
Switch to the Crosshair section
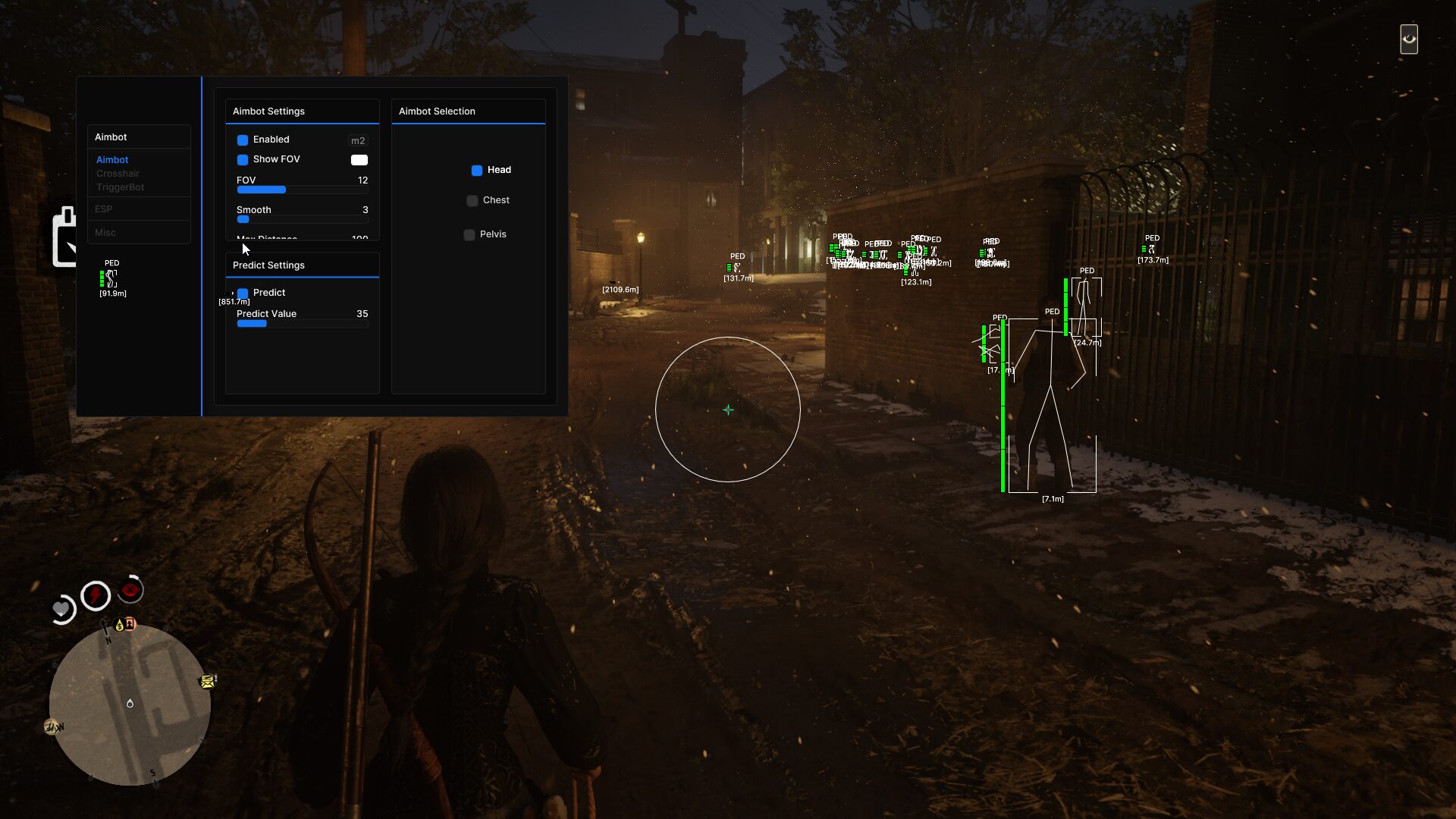pos(118,174)
